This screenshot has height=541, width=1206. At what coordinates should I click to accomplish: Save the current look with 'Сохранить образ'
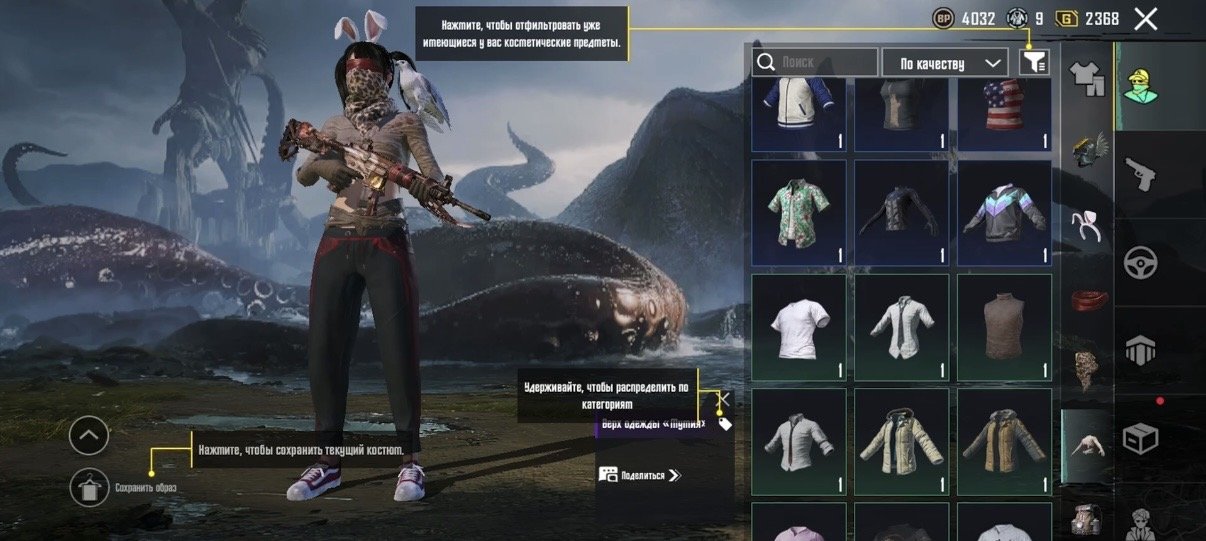pyautogui.click(x=90, y=486)
